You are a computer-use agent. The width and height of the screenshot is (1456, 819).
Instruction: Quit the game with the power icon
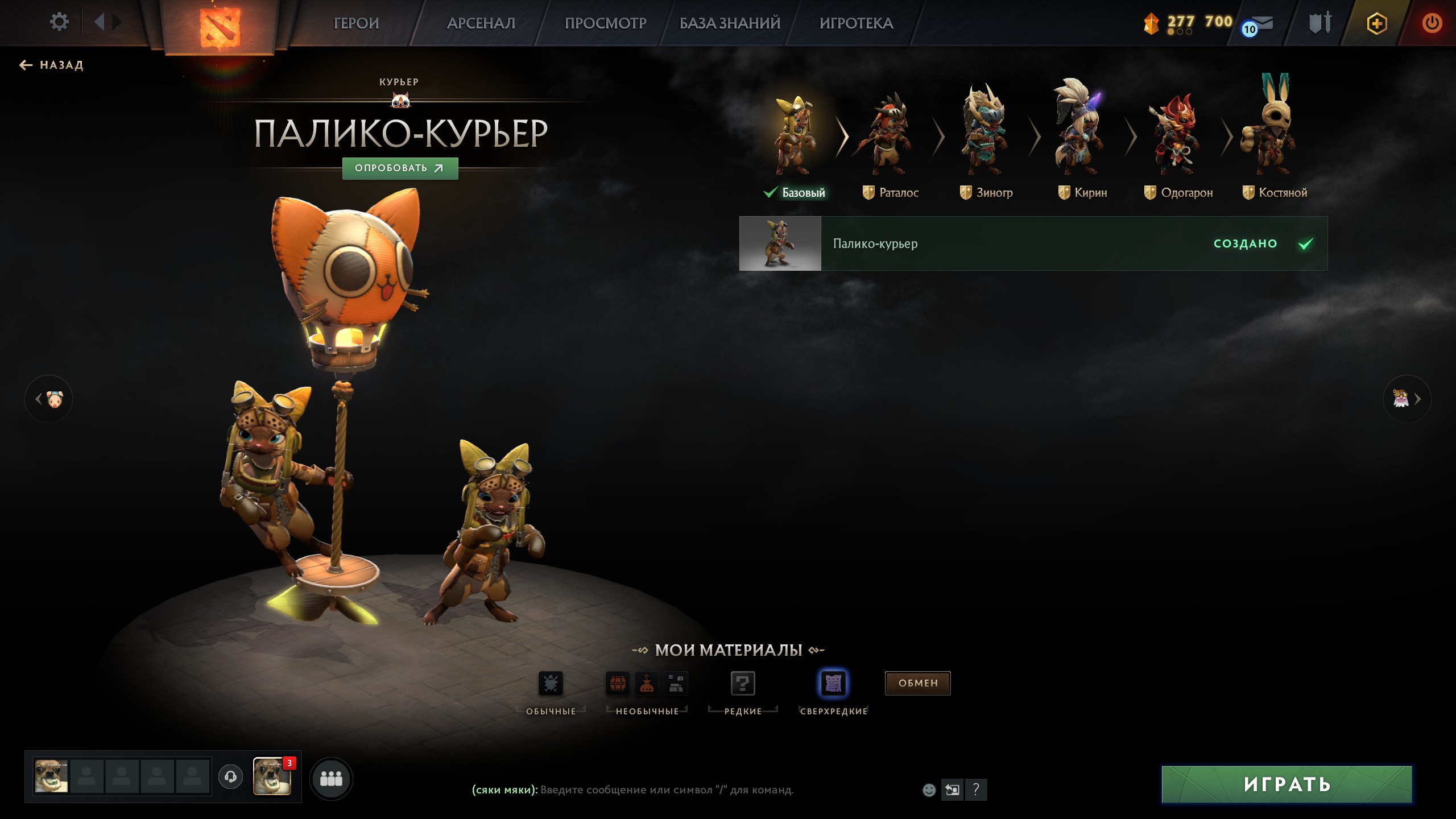pyautogui.click(x=1432, y=23)
